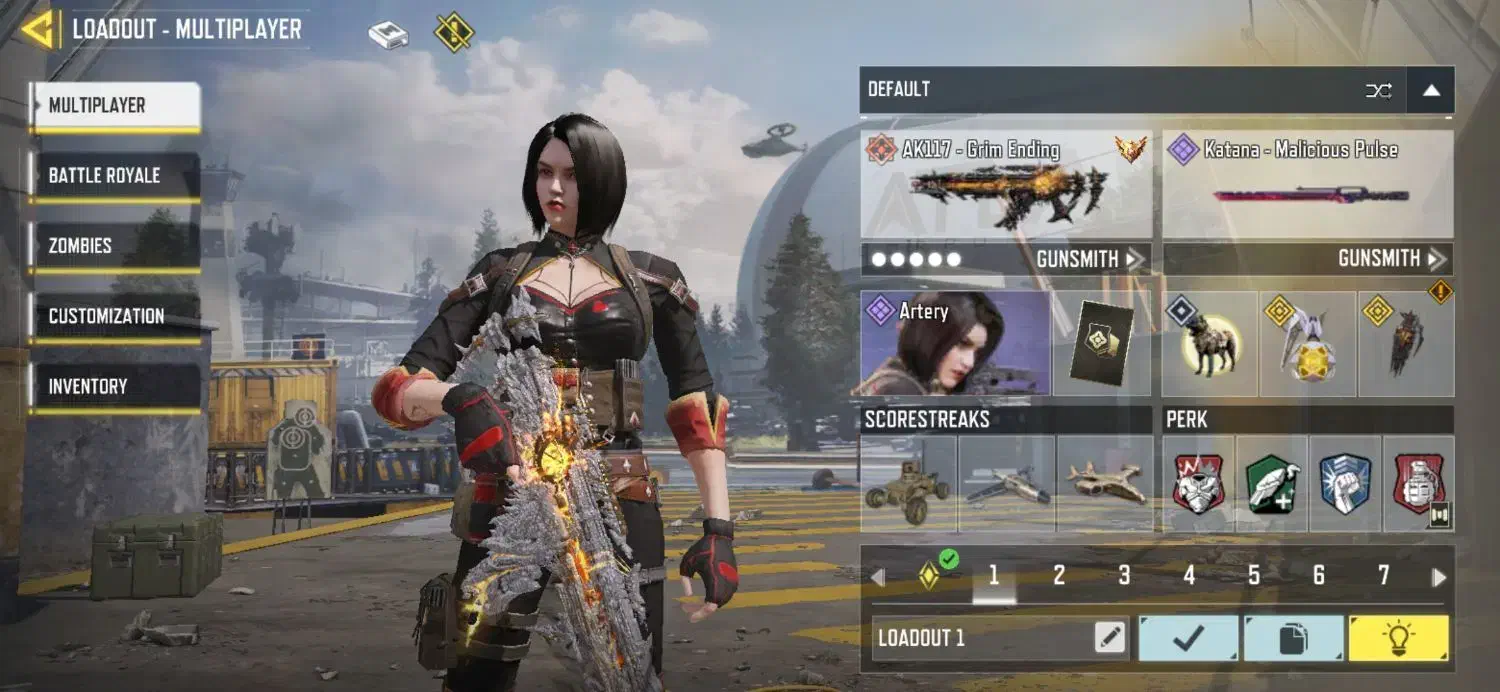Confirm the loadout with the checkmark button
Screen dimensions: 1500x692
1188,638
